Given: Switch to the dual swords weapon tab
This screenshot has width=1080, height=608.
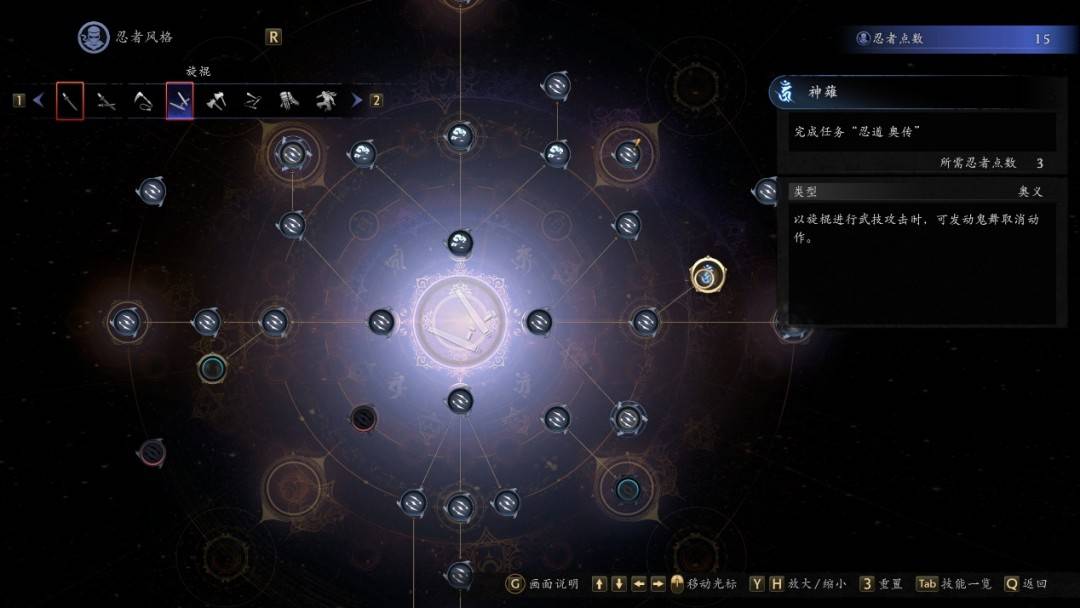Looking at the screenshot, I should (106, 101).
